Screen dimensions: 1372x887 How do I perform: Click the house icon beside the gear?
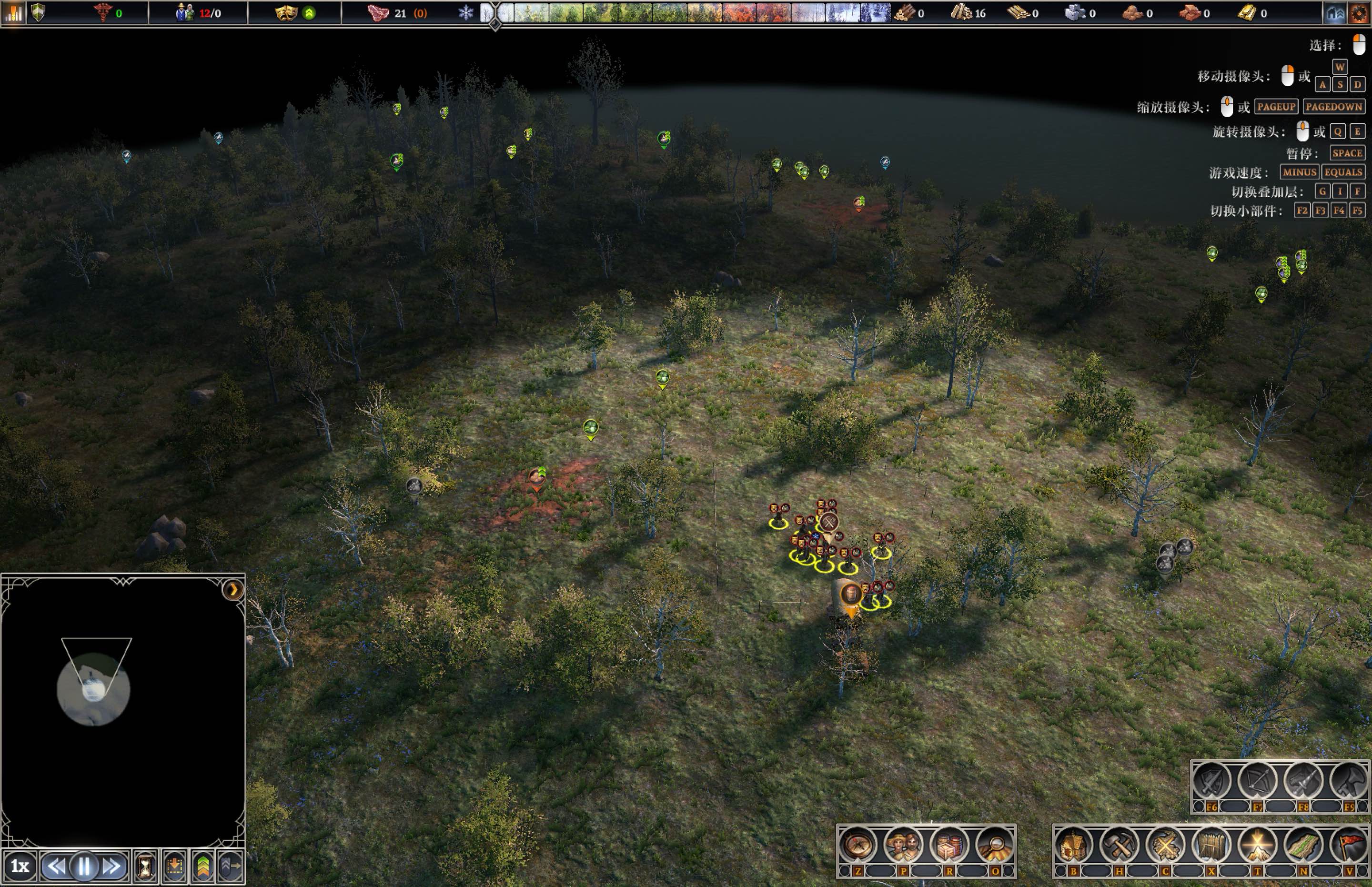[x=1335, y=13]
